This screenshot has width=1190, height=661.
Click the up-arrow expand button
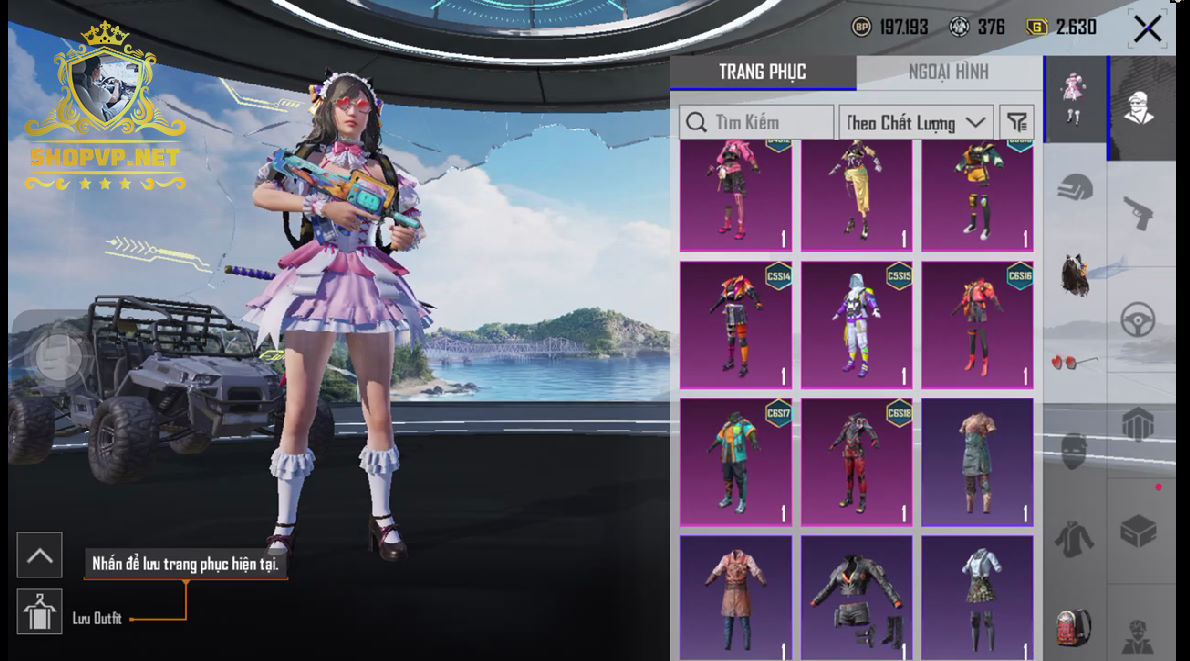[x=40, y=556]
